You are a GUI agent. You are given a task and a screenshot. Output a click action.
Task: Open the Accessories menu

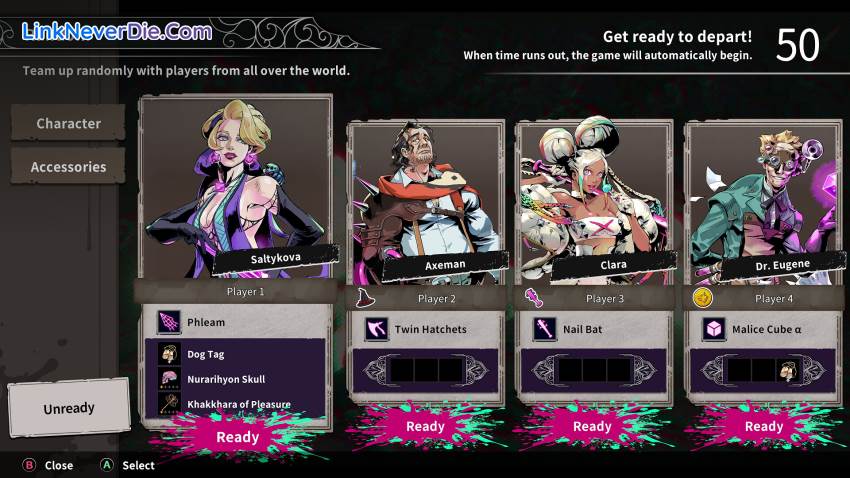click(68, 167)
